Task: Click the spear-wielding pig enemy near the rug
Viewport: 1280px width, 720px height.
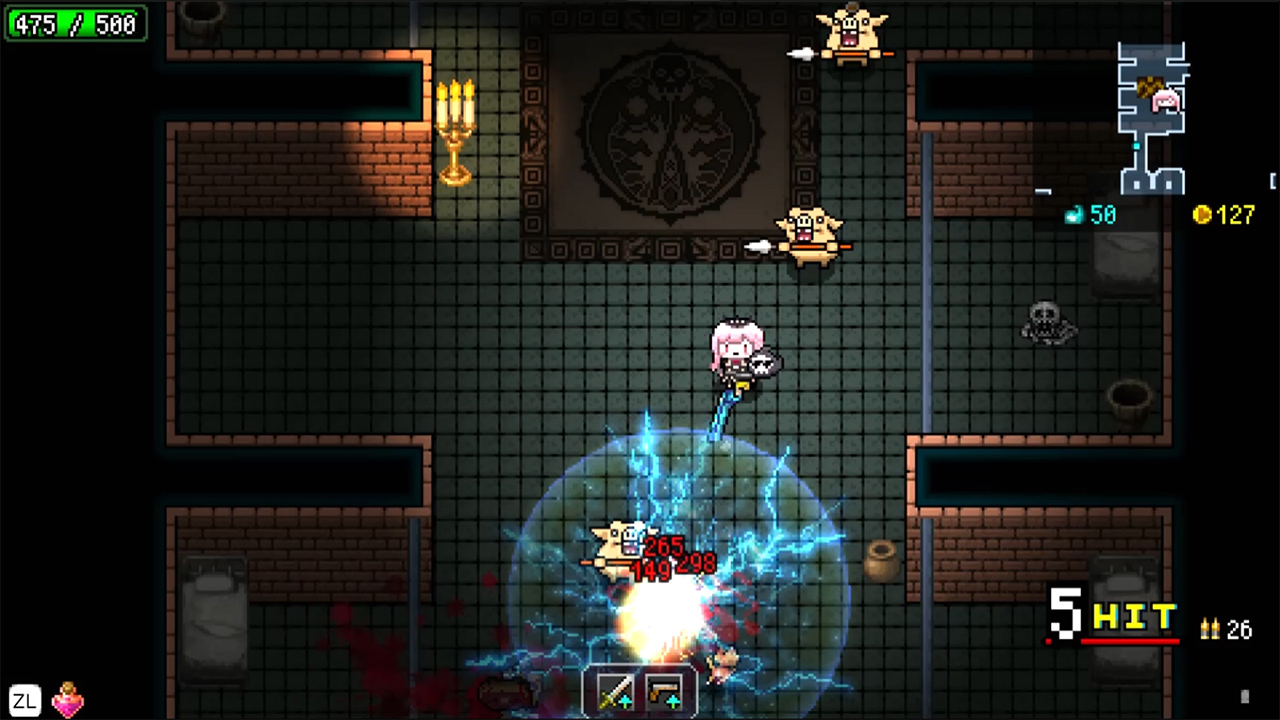Action: 810,235
